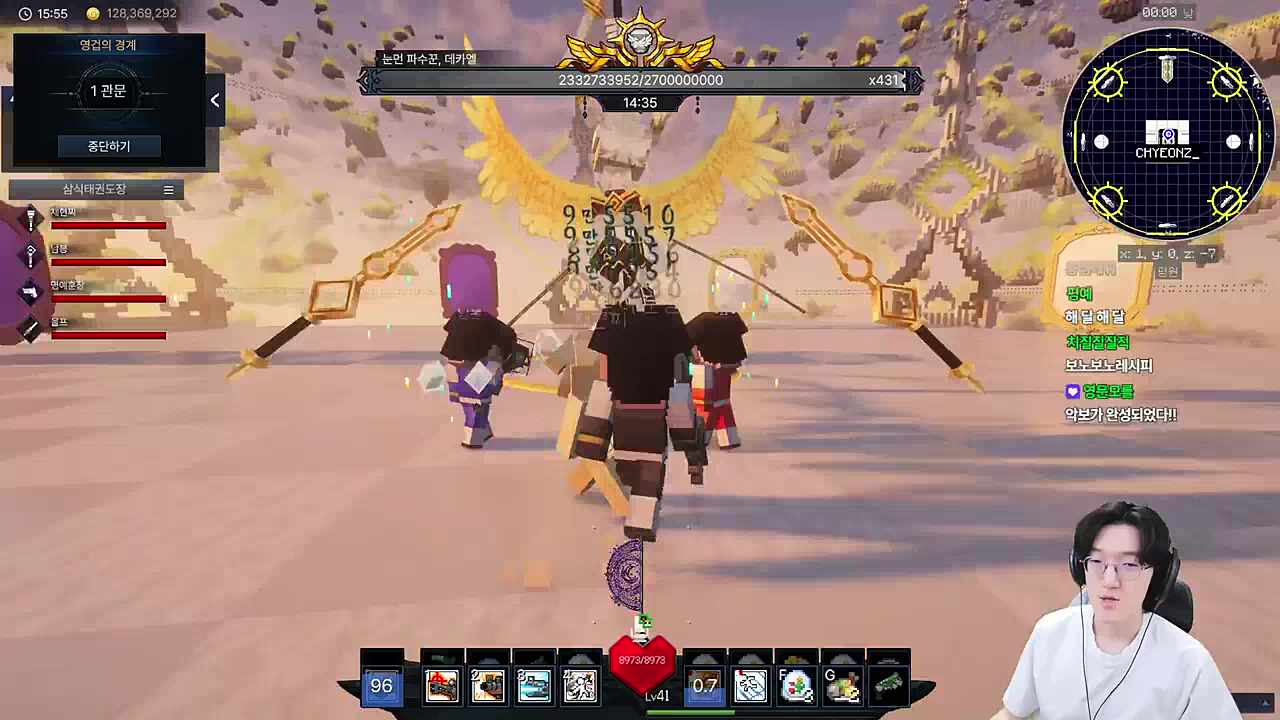Screen dimensions: 1280x720
Task: Use the G-key item slot
Action: coord(843,685)
